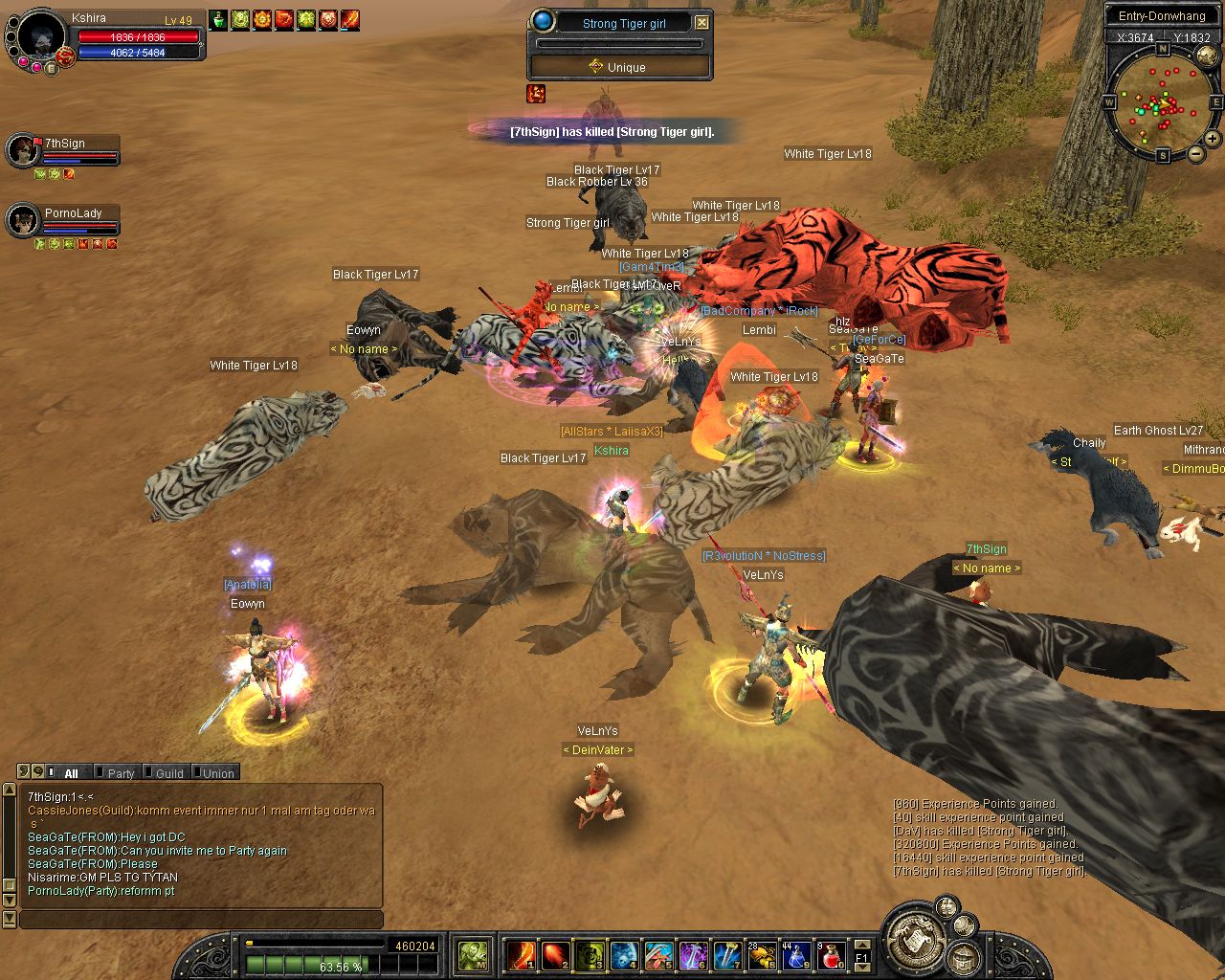Activate the flame sword skill in slot 1
Viewport: 1225px width, 980px height.
(x=522, y=955)
